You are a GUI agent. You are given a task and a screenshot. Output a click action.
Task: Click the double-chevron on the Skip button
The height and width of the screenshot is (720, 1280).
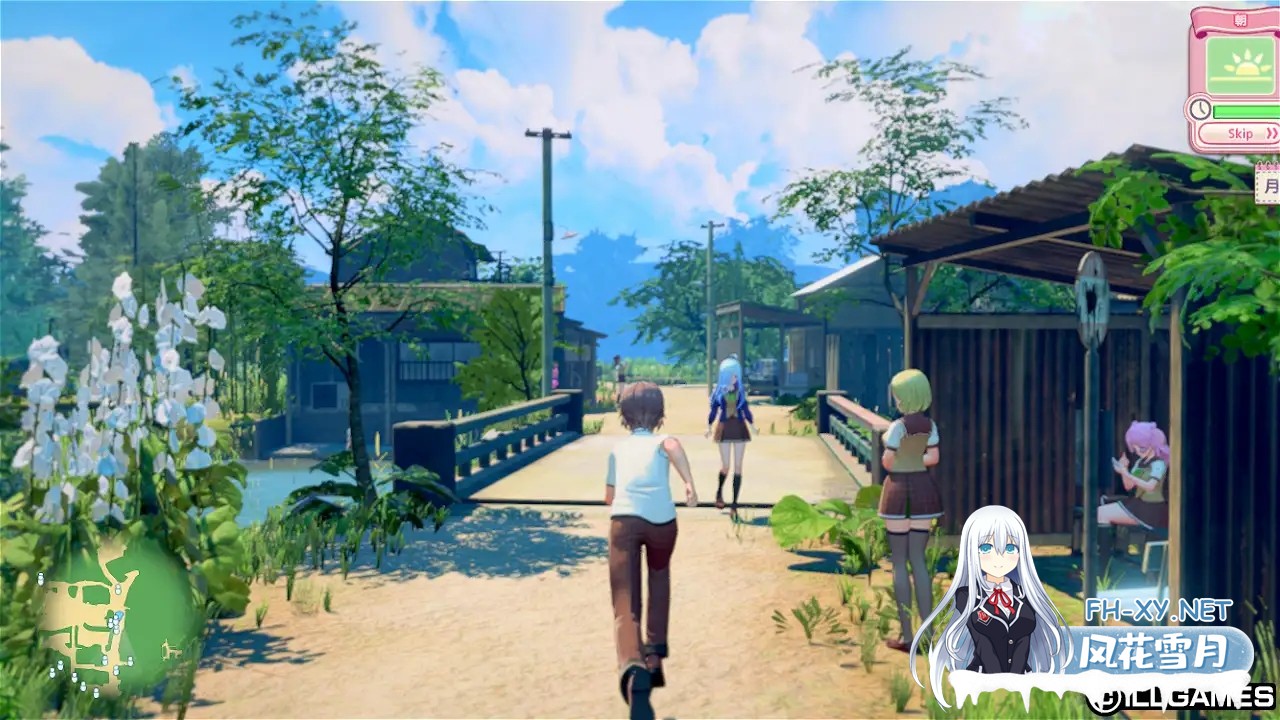coord(1270,133)
